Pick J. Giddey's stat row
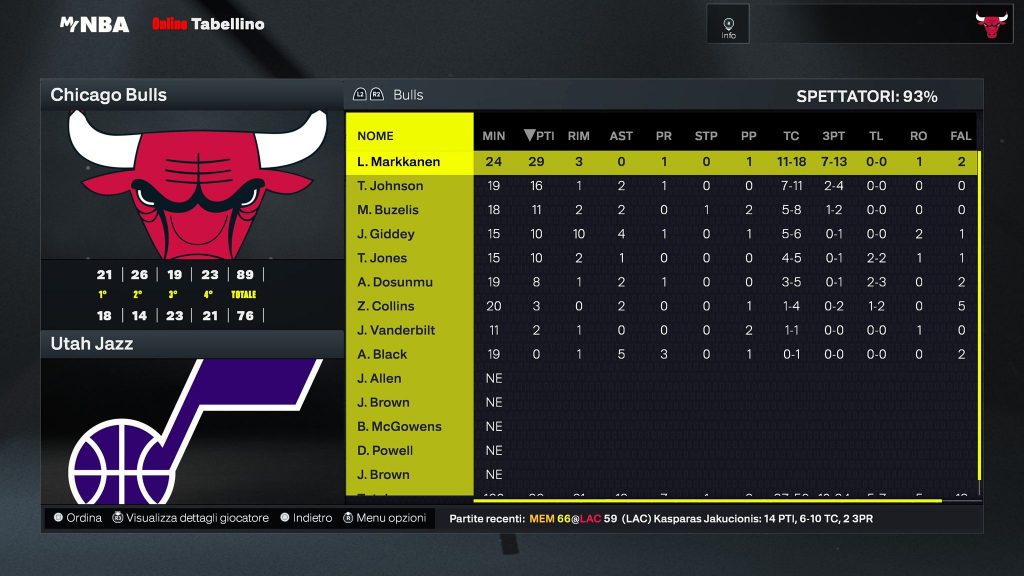Image resolution: width=1024 pixels, height=576 pixels. 386,234
